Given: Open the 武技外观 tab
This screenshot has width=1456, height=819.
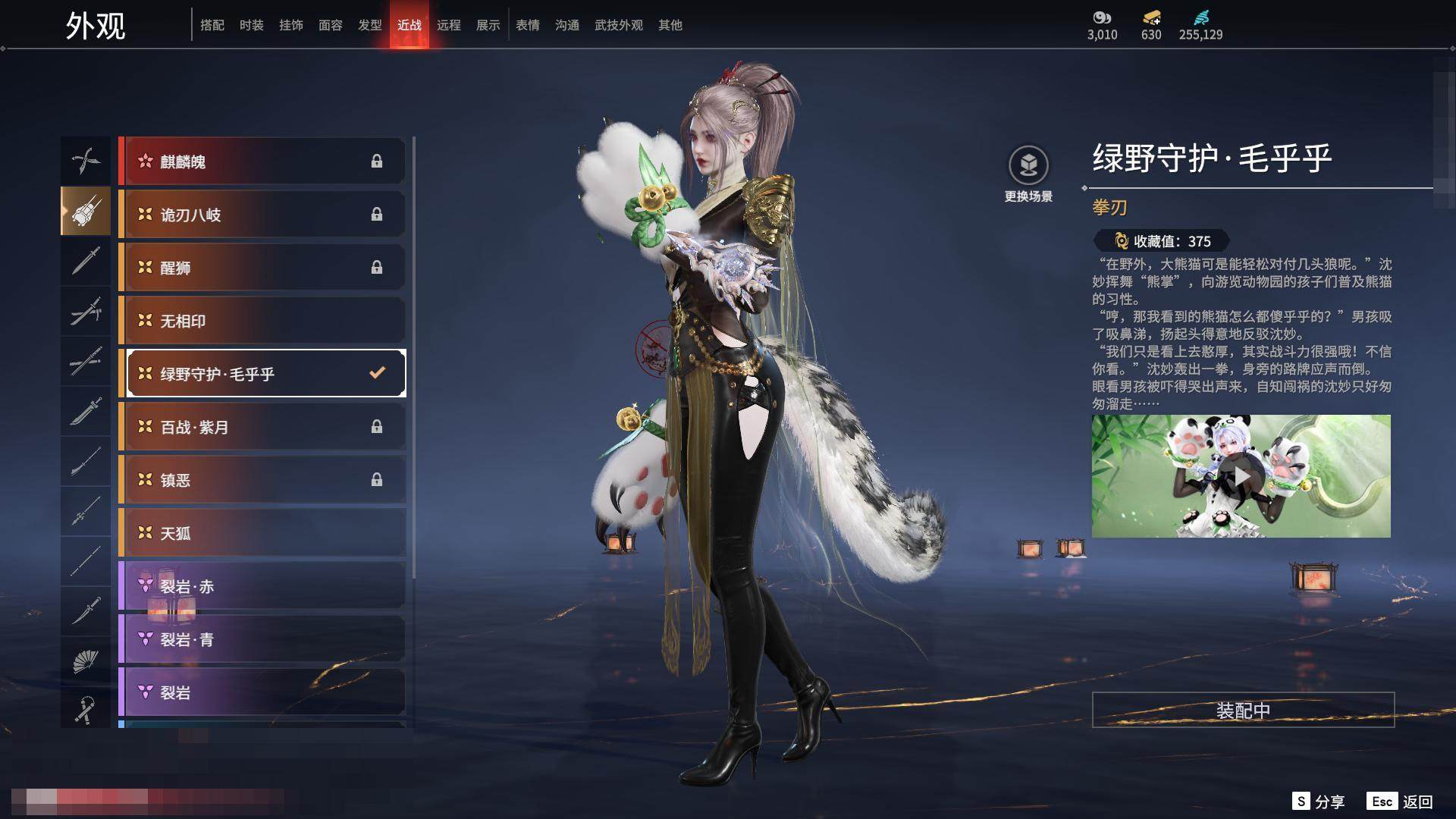Looking at the screenshot, I should coord(618,25).
